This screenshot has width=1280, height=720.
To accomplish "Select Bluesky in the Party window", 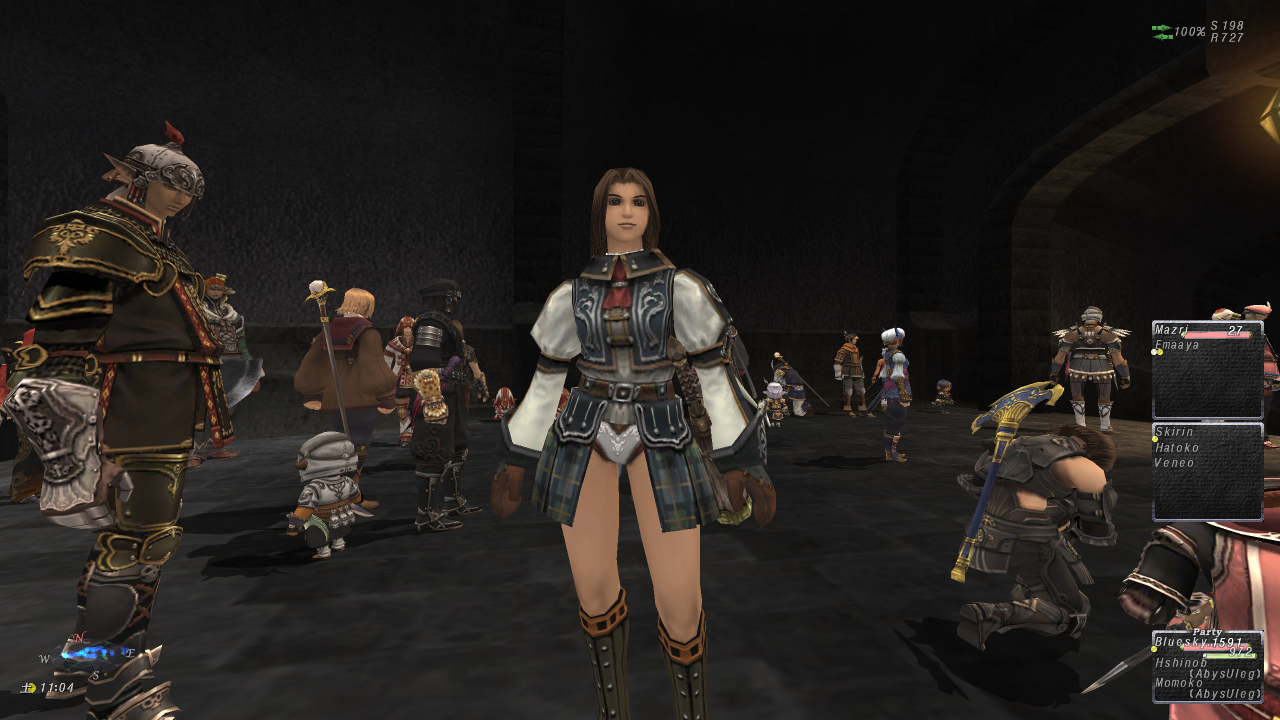I will tap(1180, 642).
